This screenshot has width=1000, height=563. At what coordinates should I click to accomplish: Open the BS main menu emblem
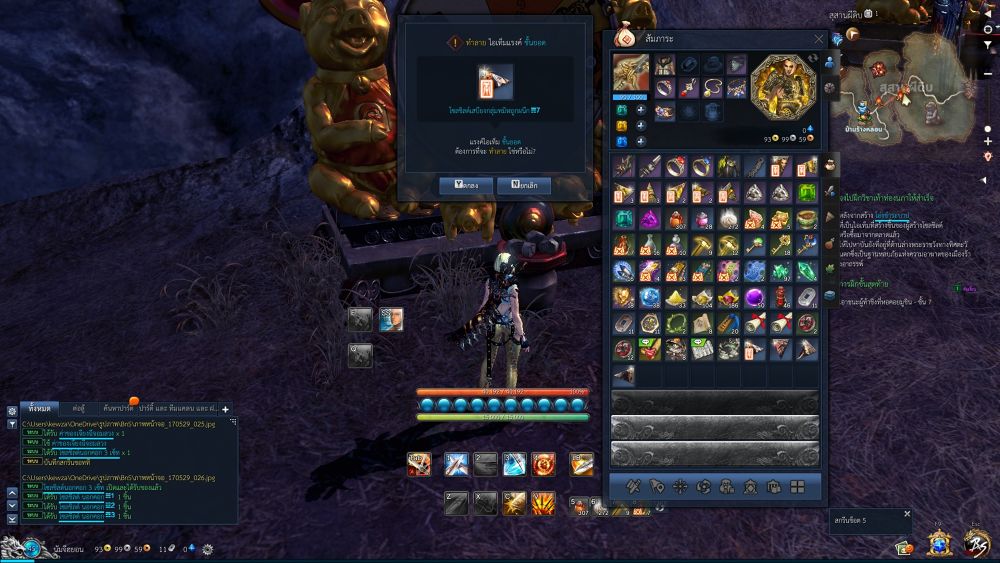coord(975,541)
